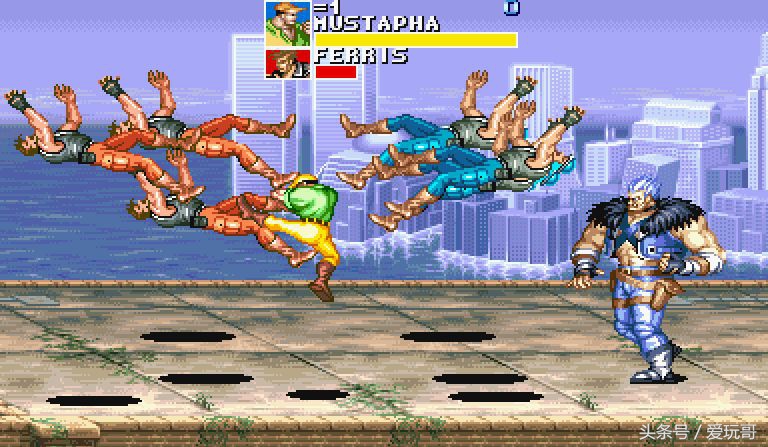Click Mustapha's player portrait

287,23
